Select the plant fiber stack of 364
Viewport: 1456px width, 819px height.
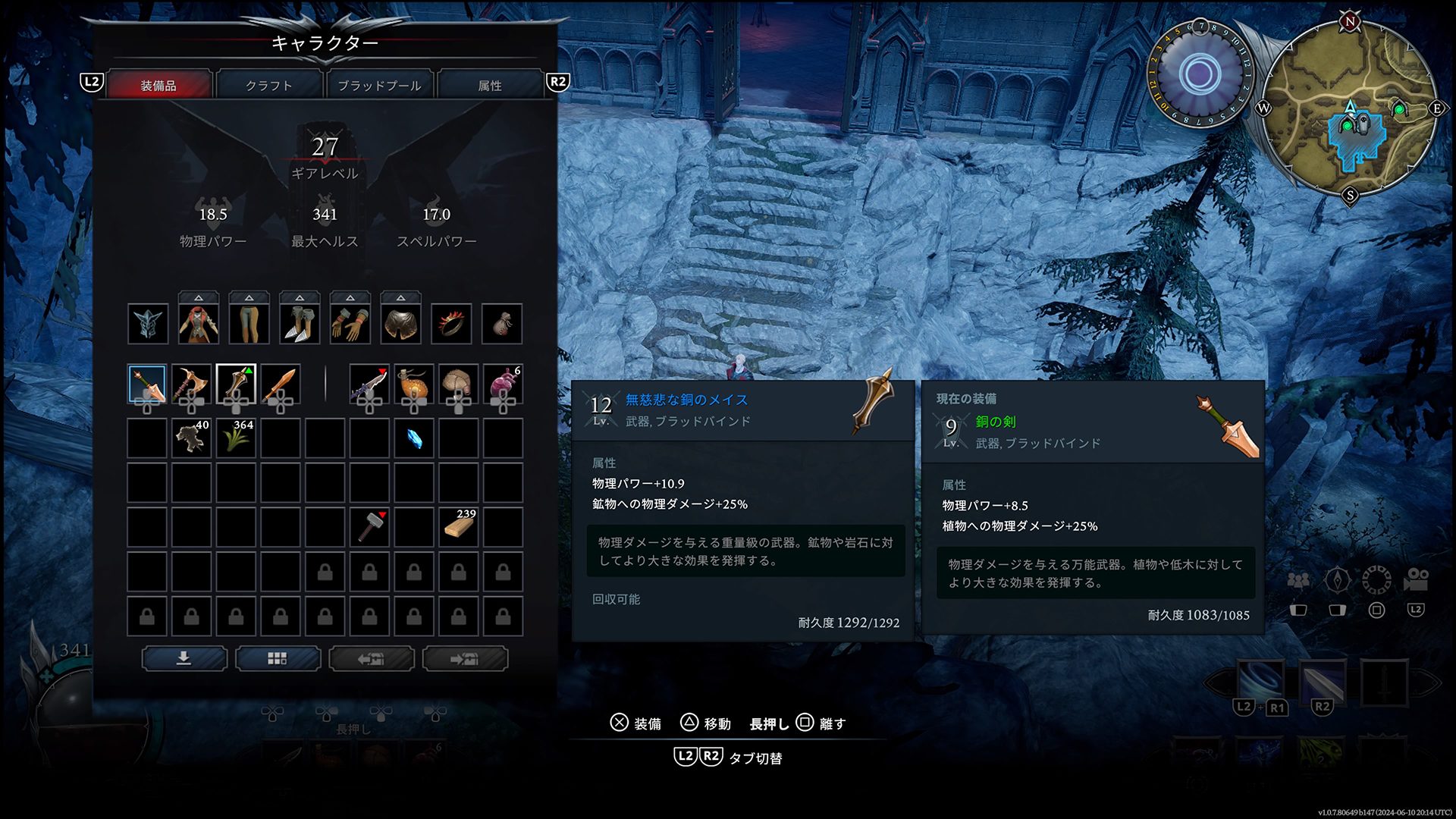(x=236, y=438)
